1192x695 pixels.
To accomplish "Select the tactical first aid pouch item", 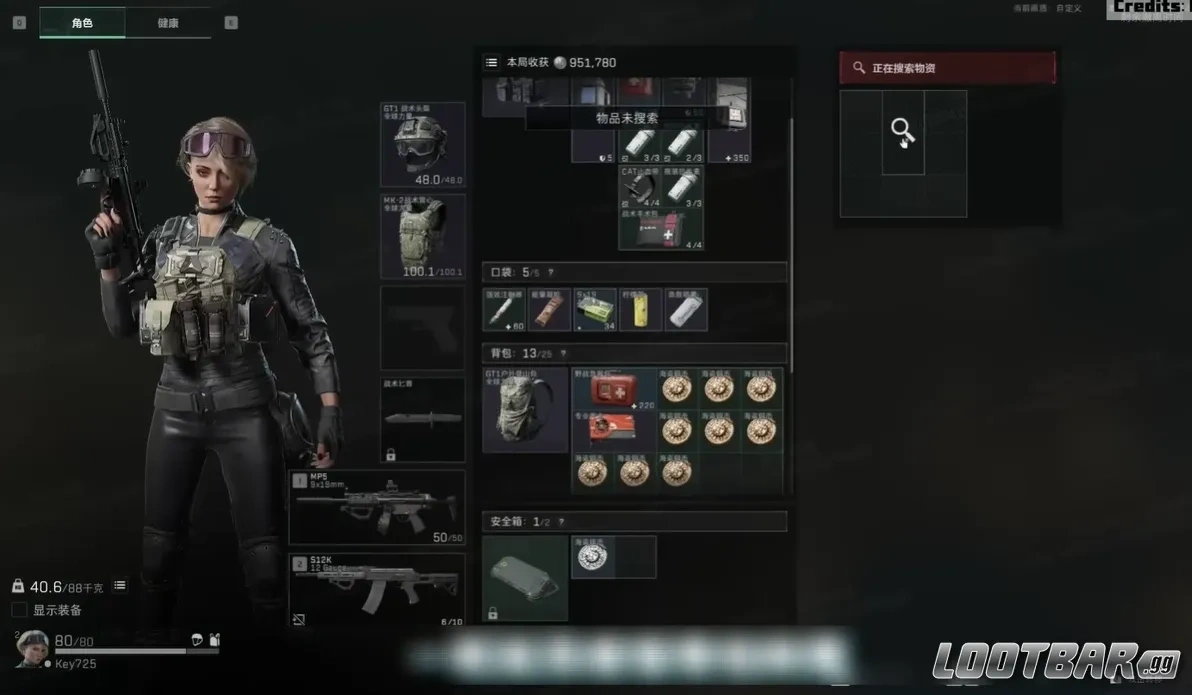I will pos(661,230).
